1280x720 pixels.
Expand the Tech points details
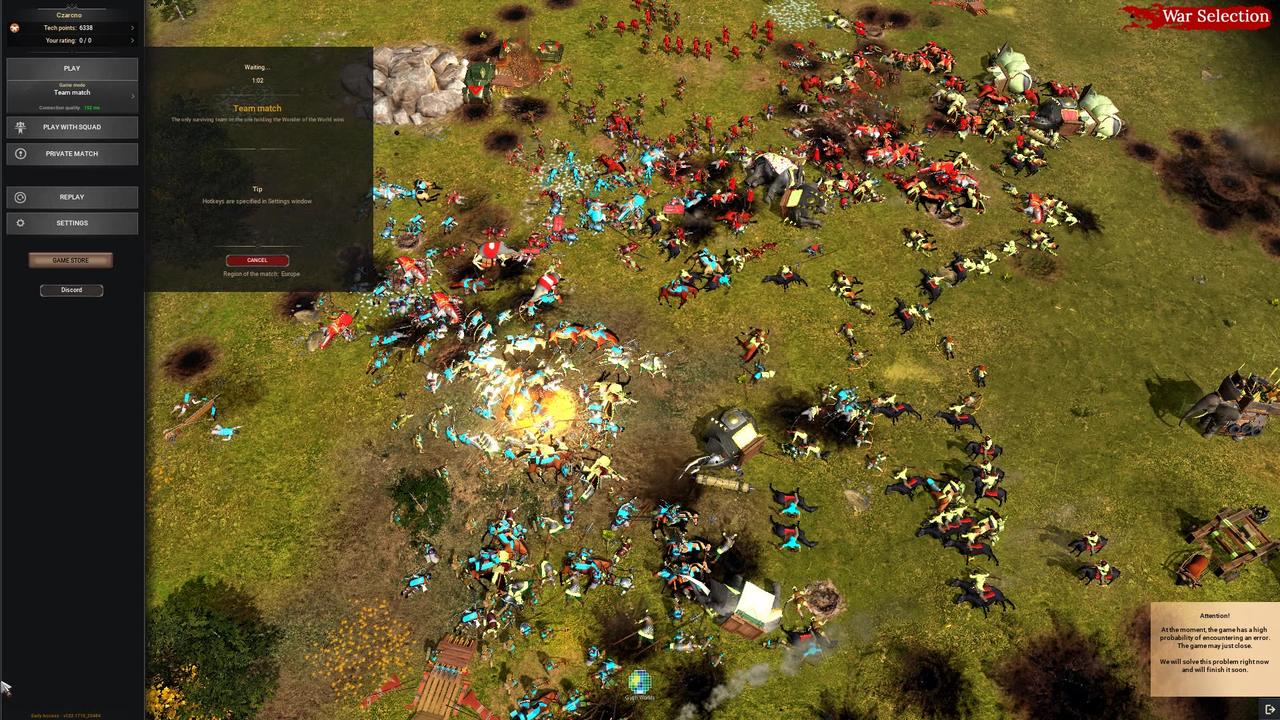133,28
